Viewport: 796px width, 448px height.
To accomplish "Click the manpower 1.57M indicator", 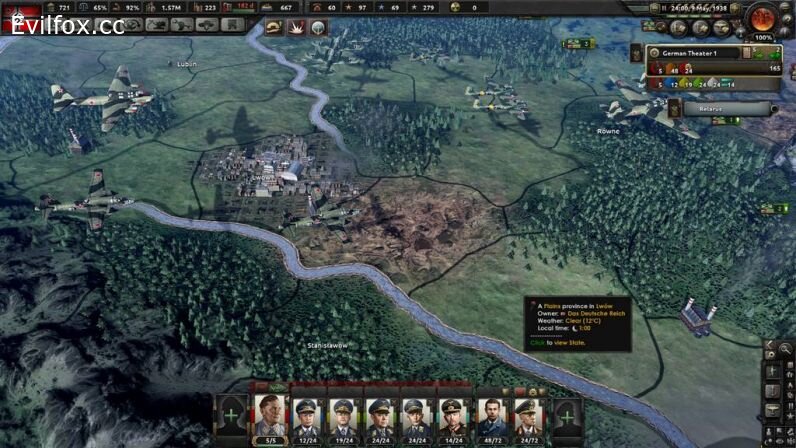I will click(163, 7).
